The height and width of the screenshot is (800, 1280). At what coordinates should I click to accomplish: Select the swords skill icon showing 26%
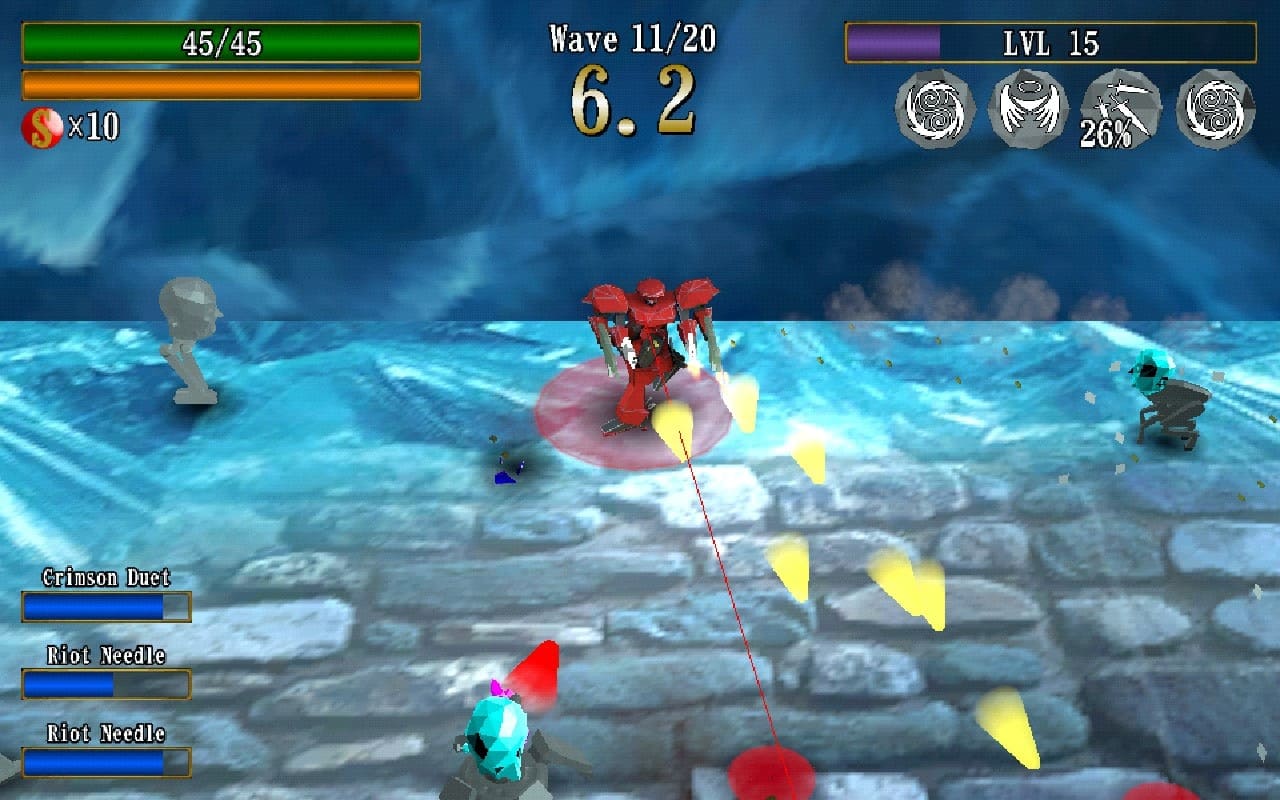coord(1121,109)
